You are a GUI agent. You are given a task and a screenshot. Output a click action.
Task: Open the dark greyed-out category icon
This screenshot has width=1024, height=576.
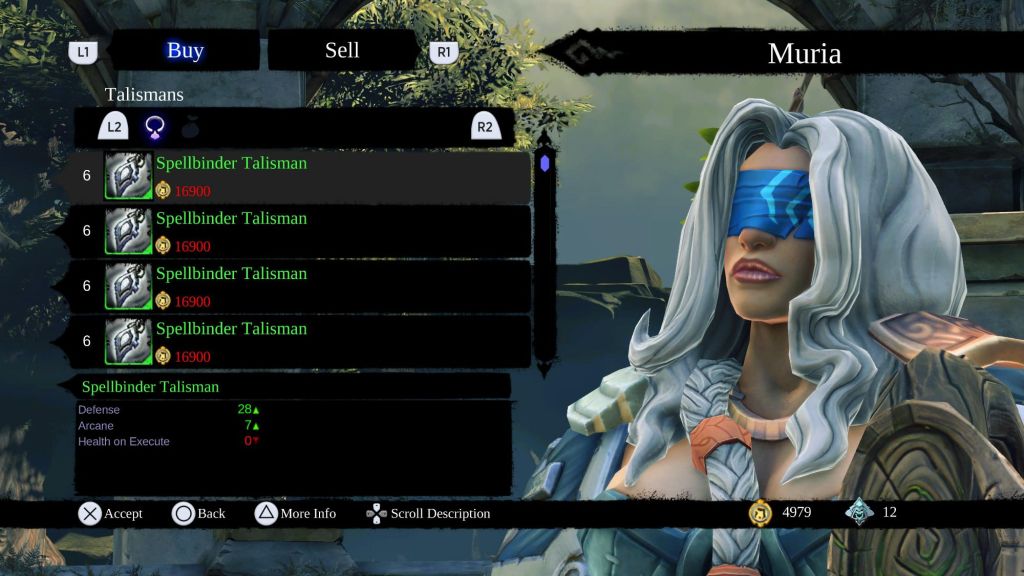(x=191, y=127)
